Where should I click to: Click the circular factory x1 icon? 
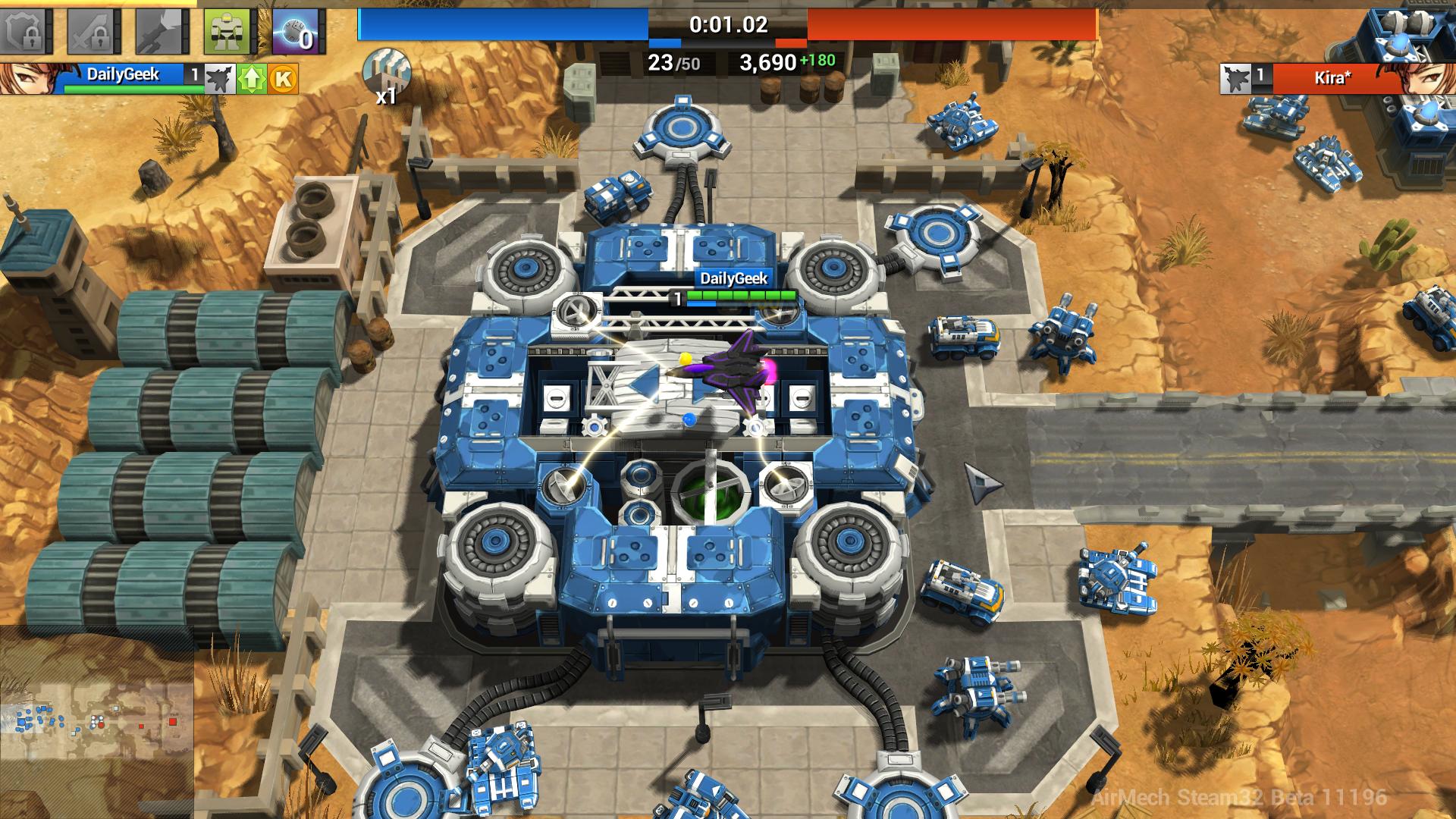tap(387, 68)
